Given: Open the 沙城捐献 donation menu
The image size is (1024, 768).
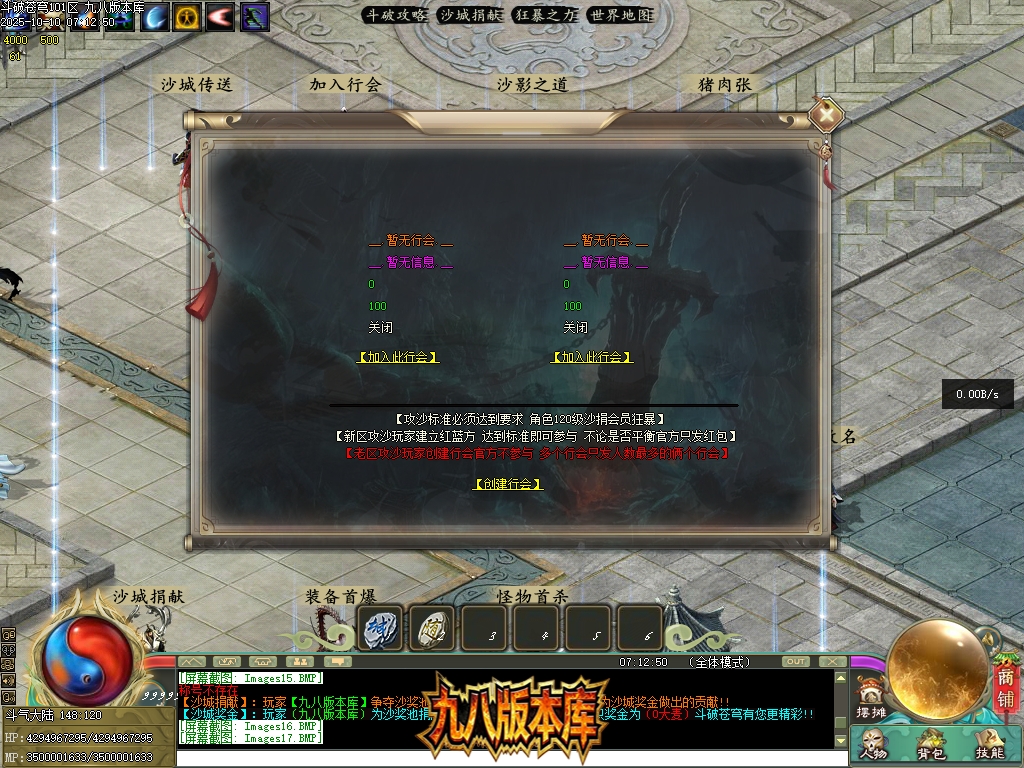Looking at the screenshot, I should [x=470, y=15].
